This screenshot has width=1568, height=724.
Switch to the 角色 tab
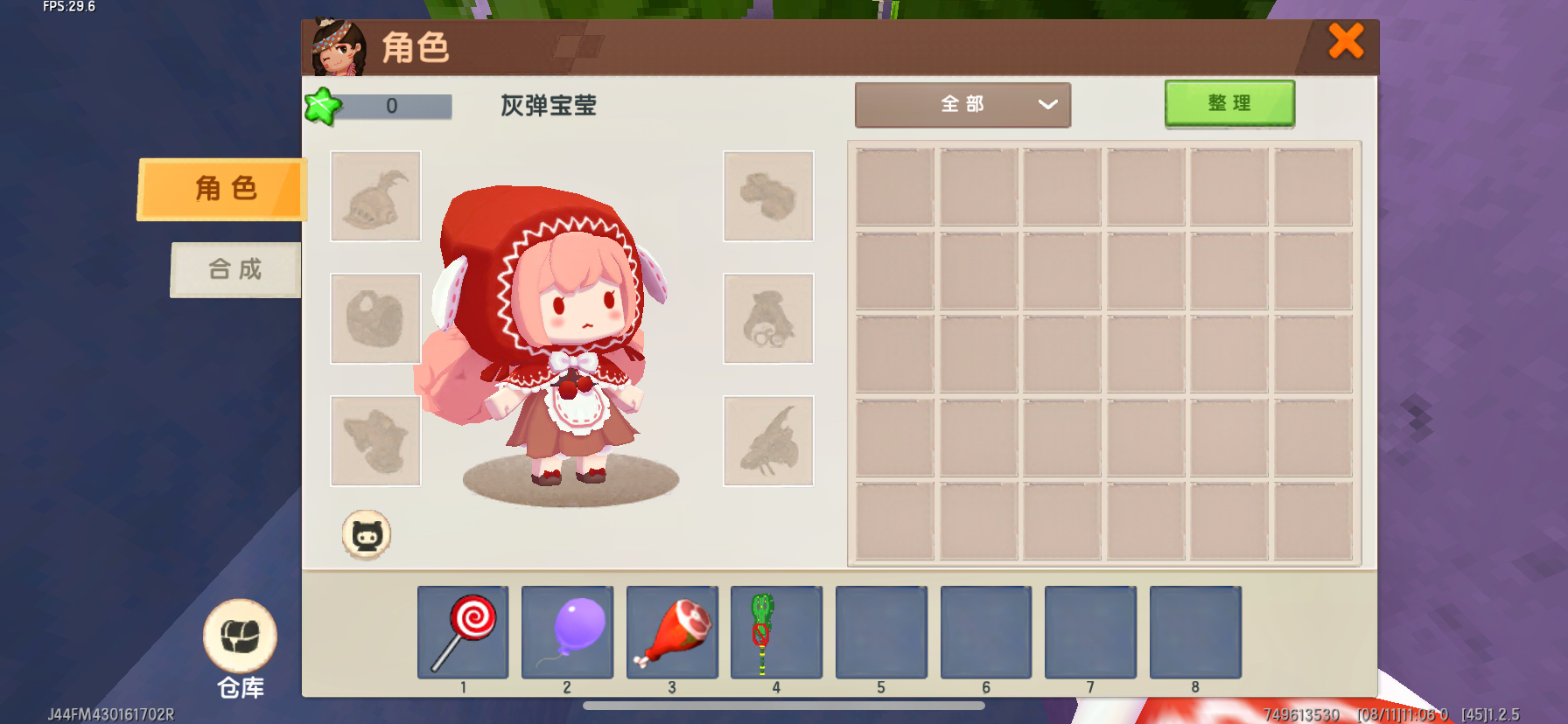click(224, 189)
